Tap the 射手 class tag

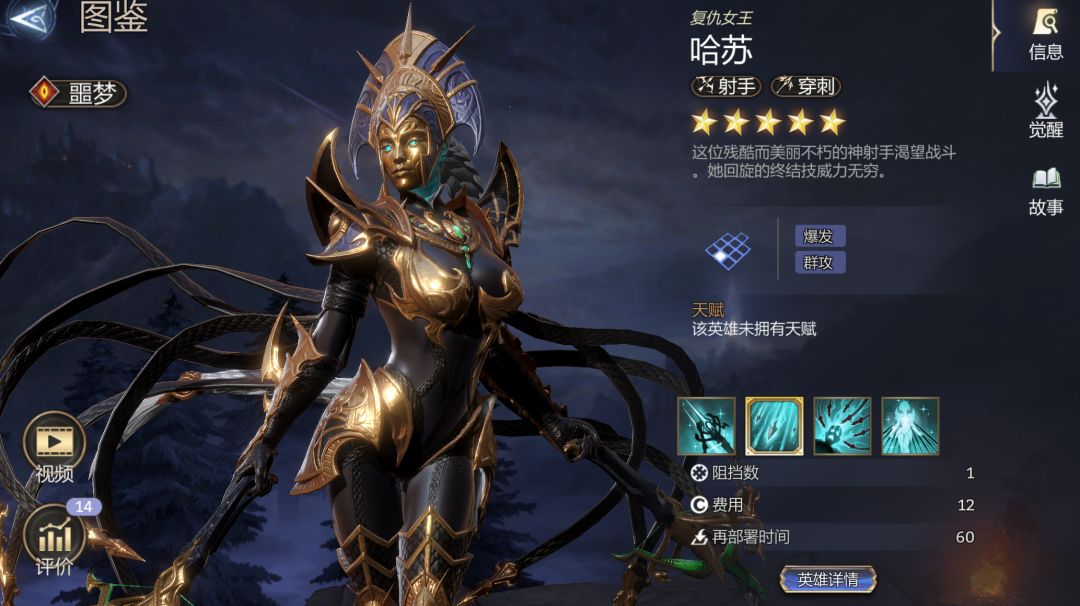point(726,87)
